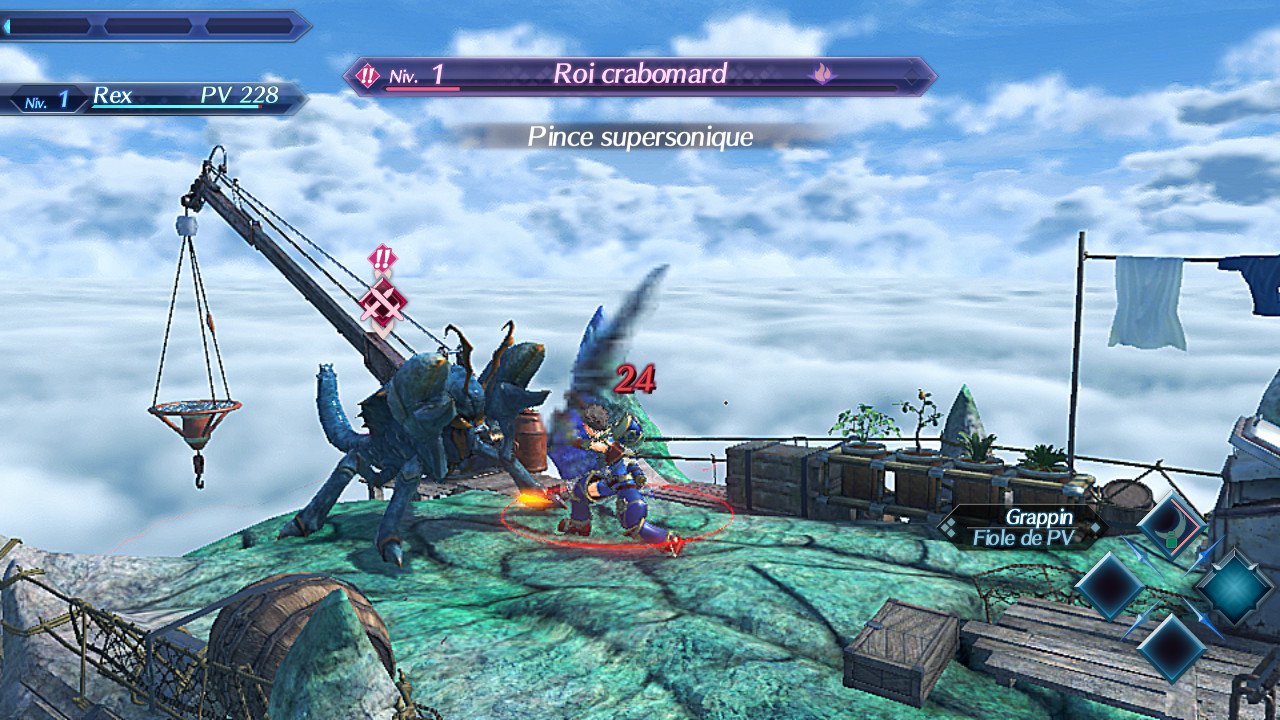Select the crescent-moon Art icon

pos(1176,524)
